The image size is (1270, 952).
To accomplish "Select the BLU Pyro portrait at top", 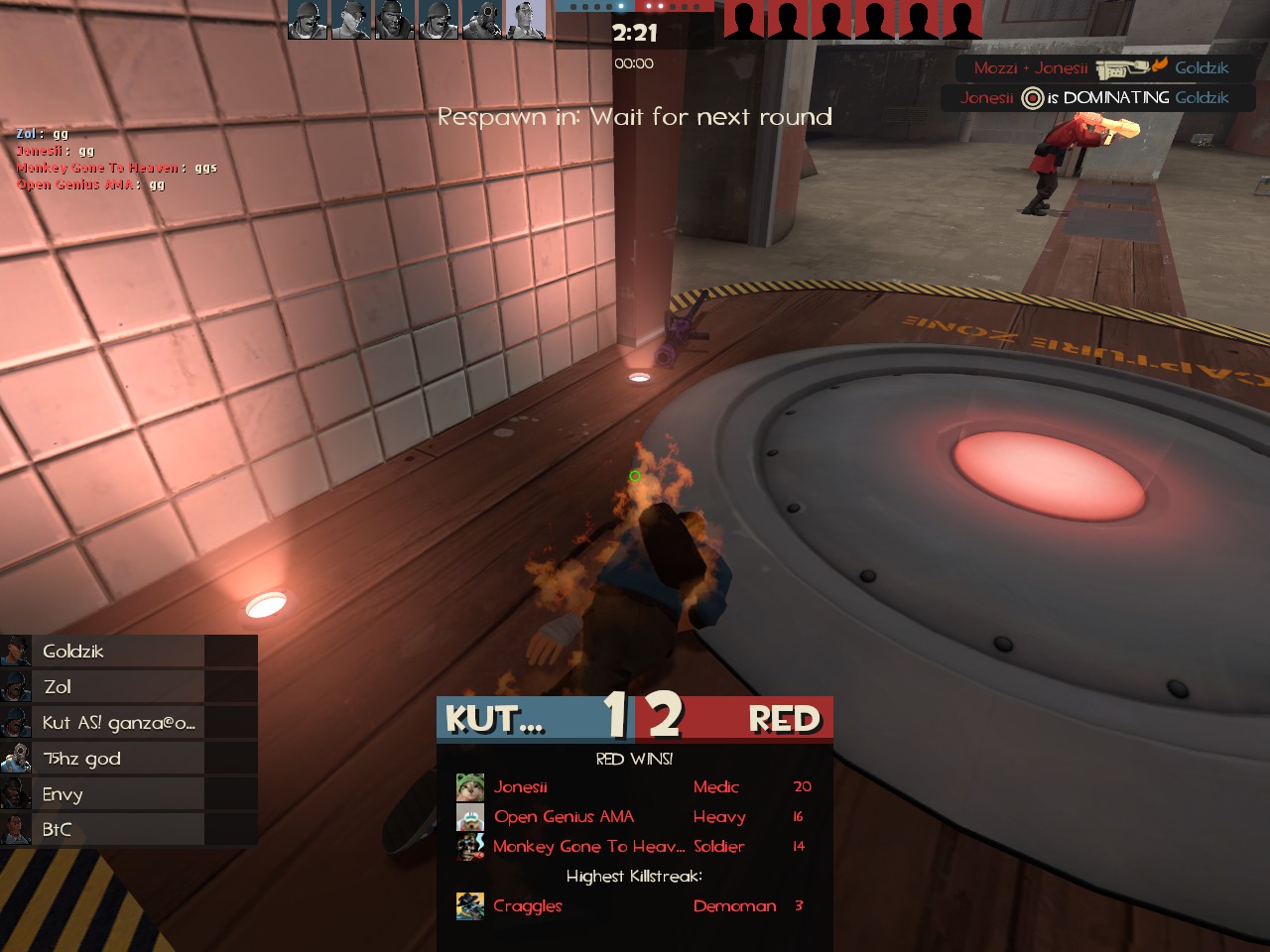I will point(482,20).
